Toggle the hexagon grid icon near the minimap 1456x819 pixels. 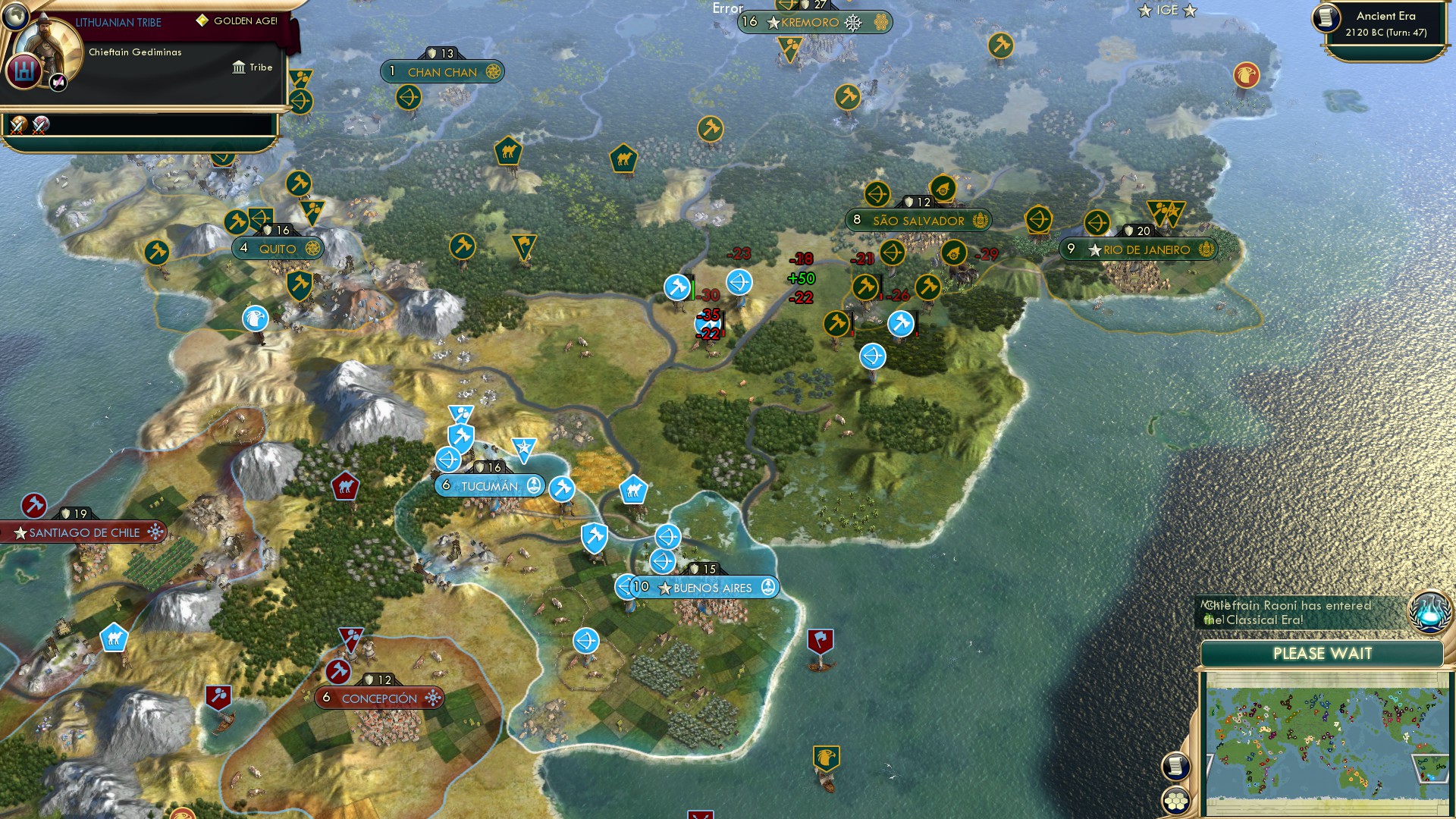pyautogui.click(x=1175, y=803)
